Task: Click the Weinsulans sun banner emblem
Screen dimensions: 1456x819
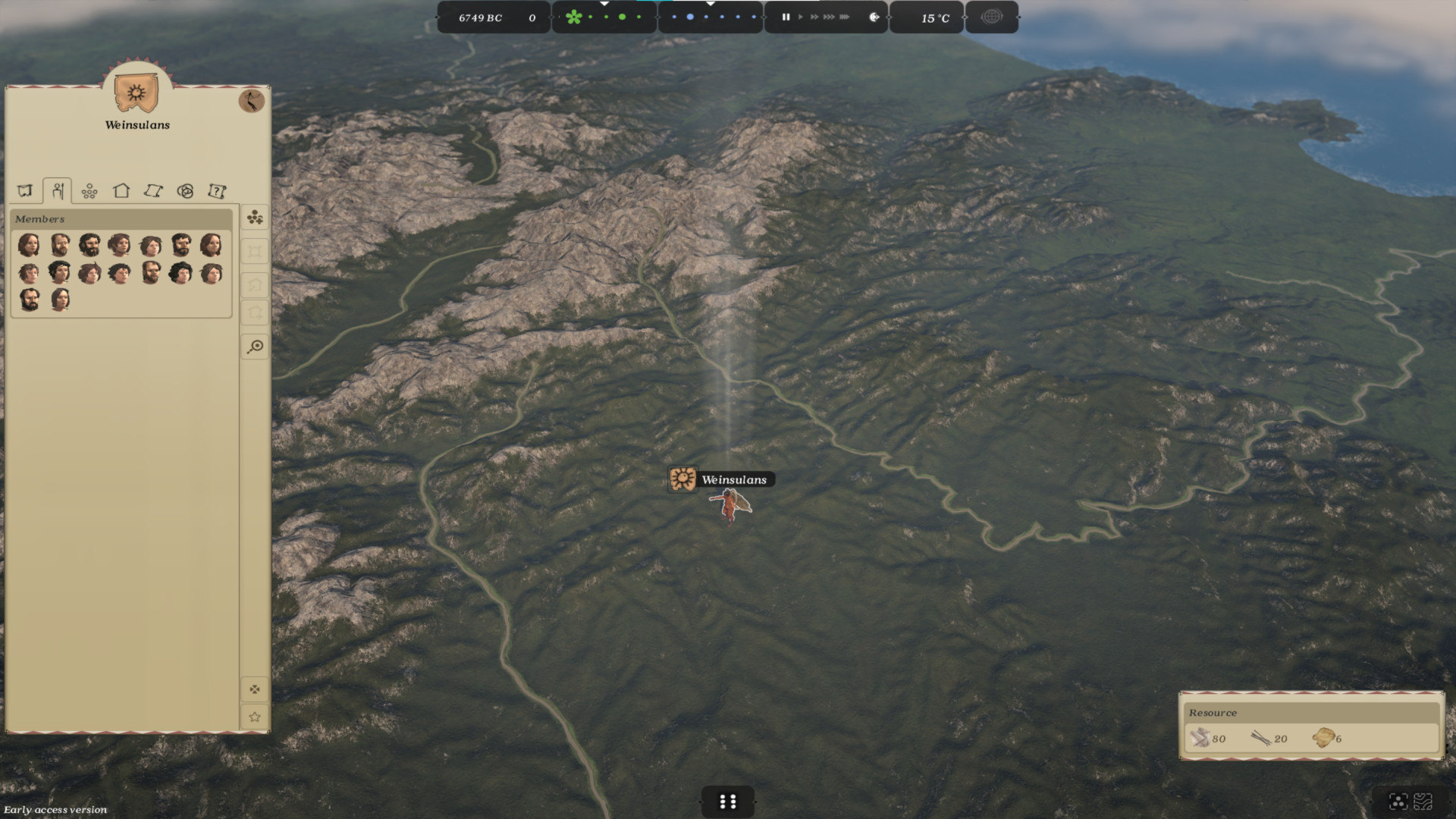Action: click(136, 93)
